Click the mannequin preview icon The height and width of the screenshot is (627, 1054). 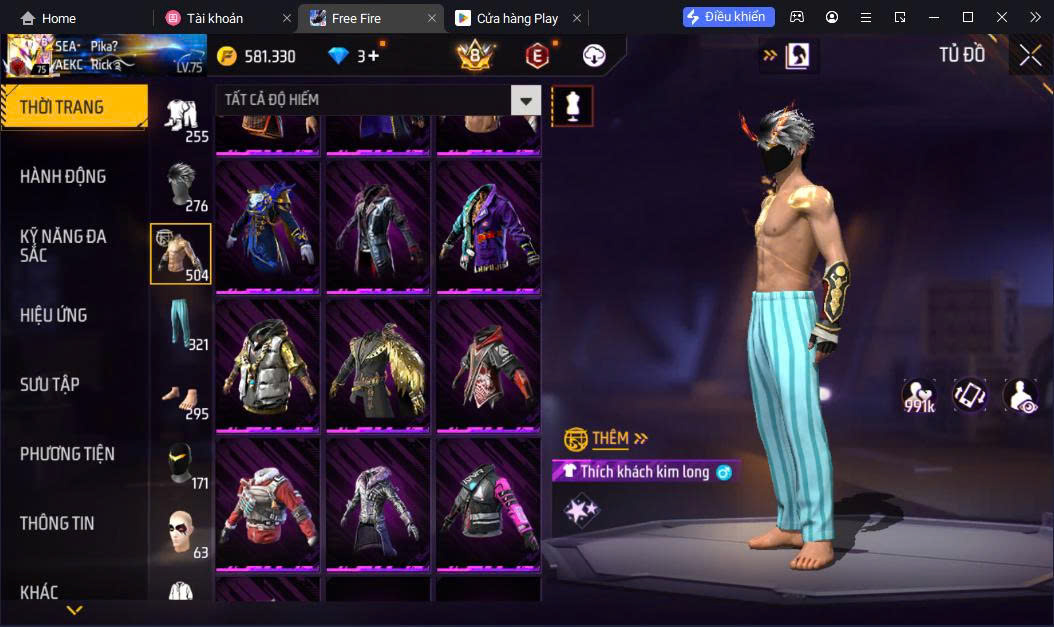point(573,105)
